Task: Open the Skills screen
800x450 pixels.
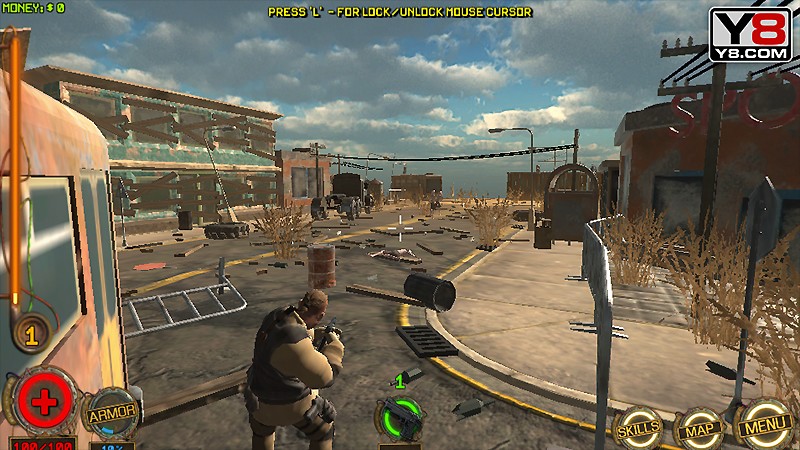Action: tap(637, 428)
